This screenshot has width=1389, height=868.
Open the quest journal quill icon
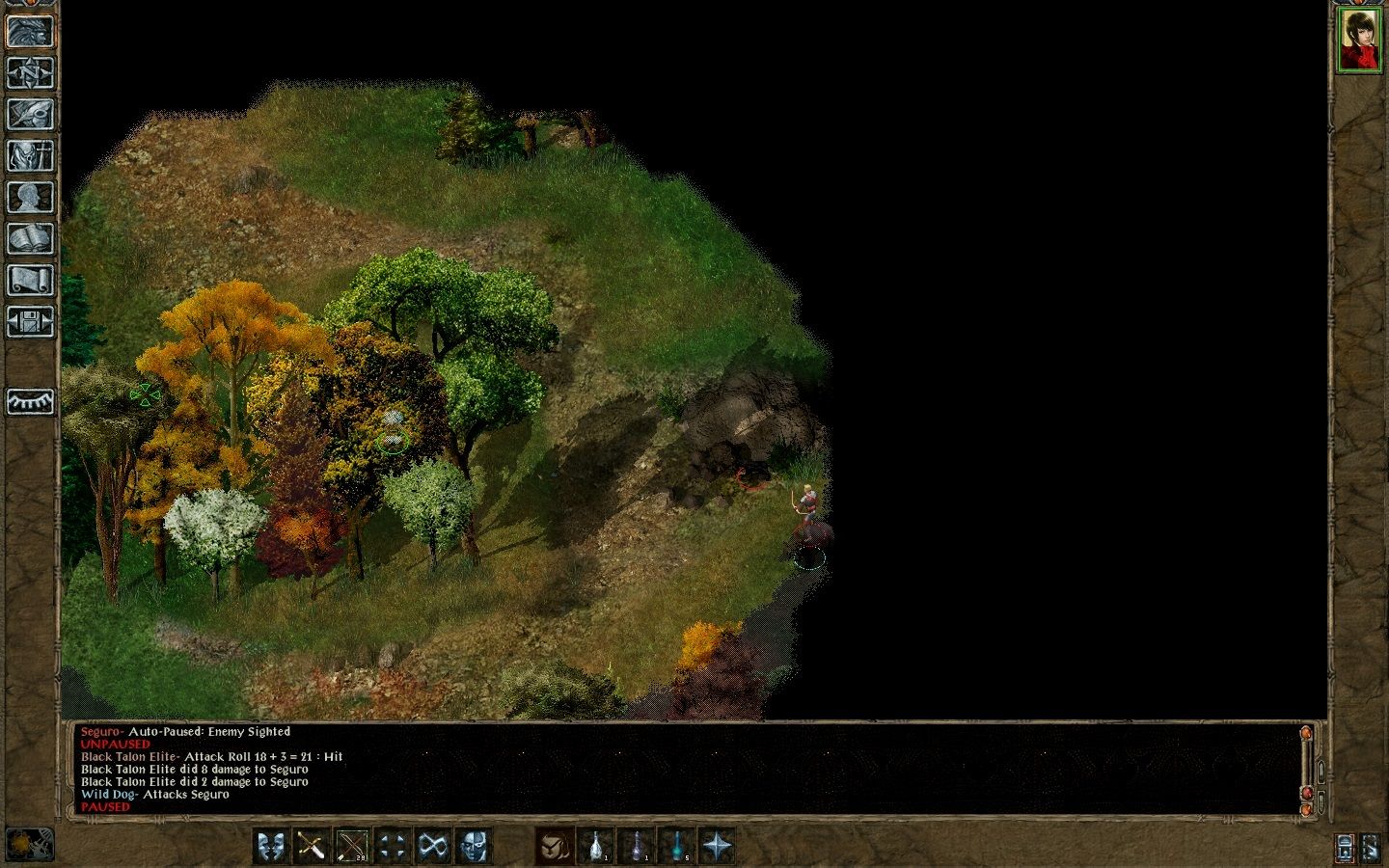coord(30,113)
